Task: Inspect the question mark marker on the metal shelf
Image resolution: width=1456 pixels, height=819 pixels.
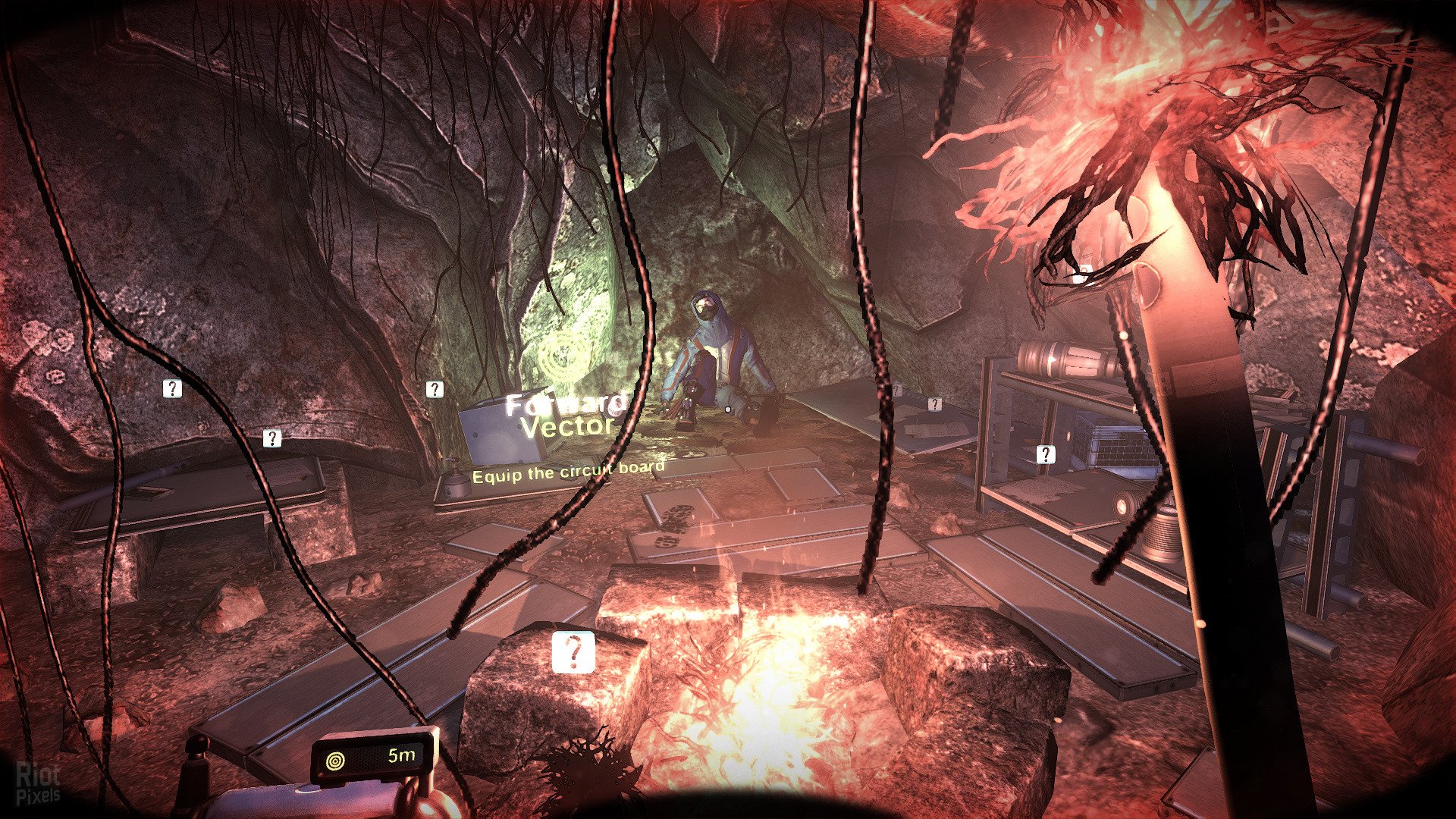Action: coord(1045,454)
